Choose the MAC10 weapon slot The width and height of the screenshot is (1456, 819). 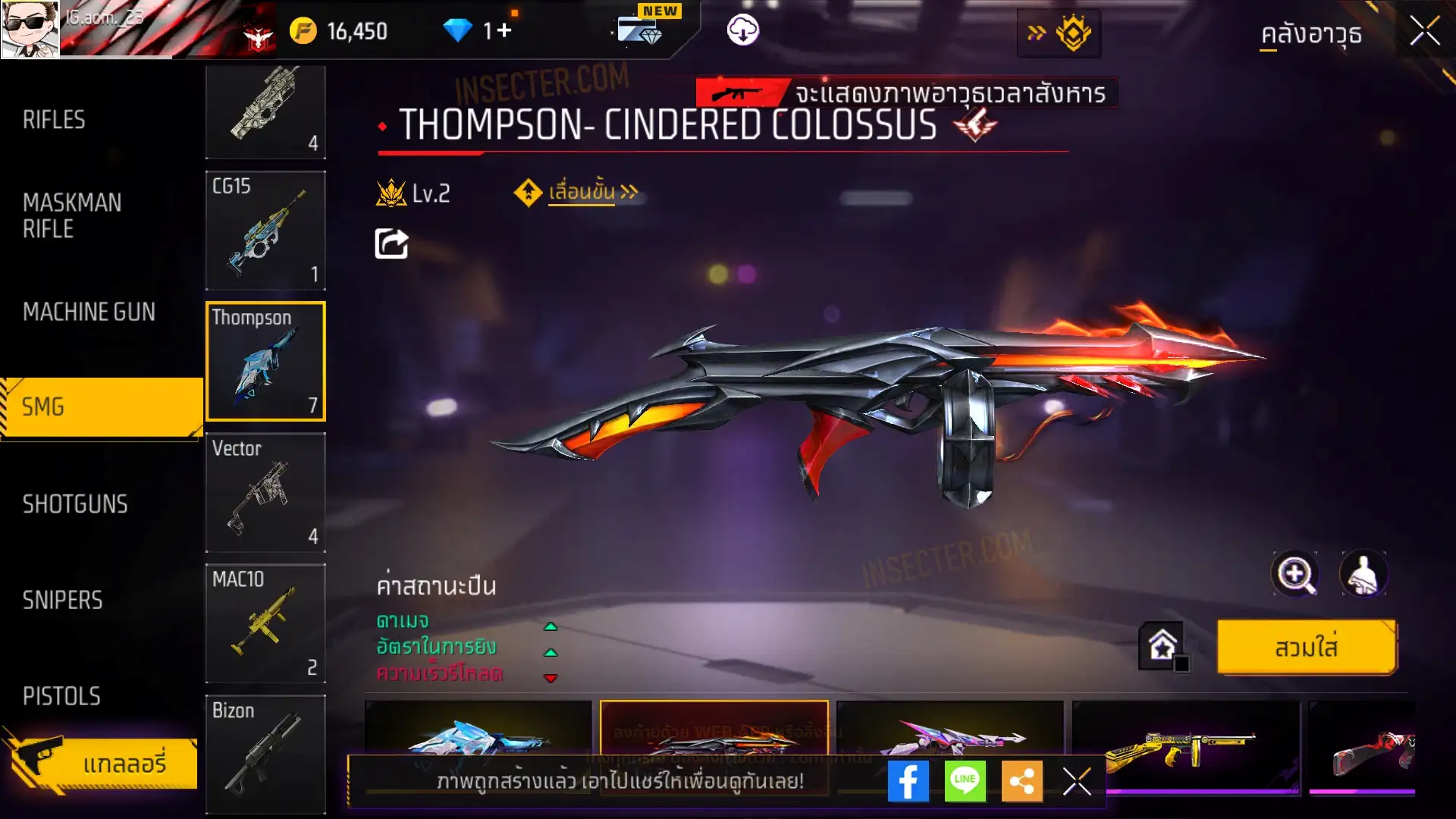coord(265,623)
